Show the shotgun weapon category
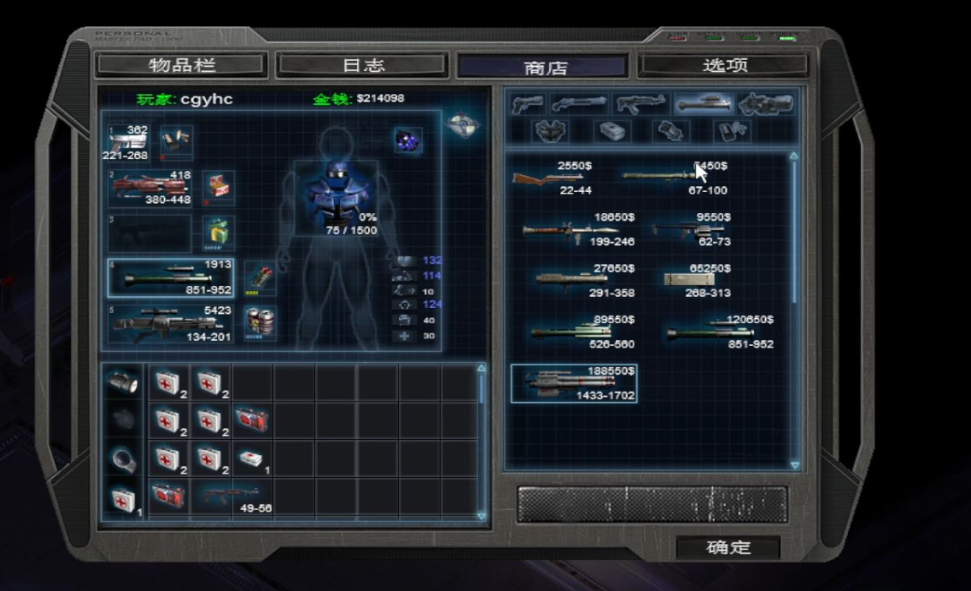 click(x=578, y=103)
